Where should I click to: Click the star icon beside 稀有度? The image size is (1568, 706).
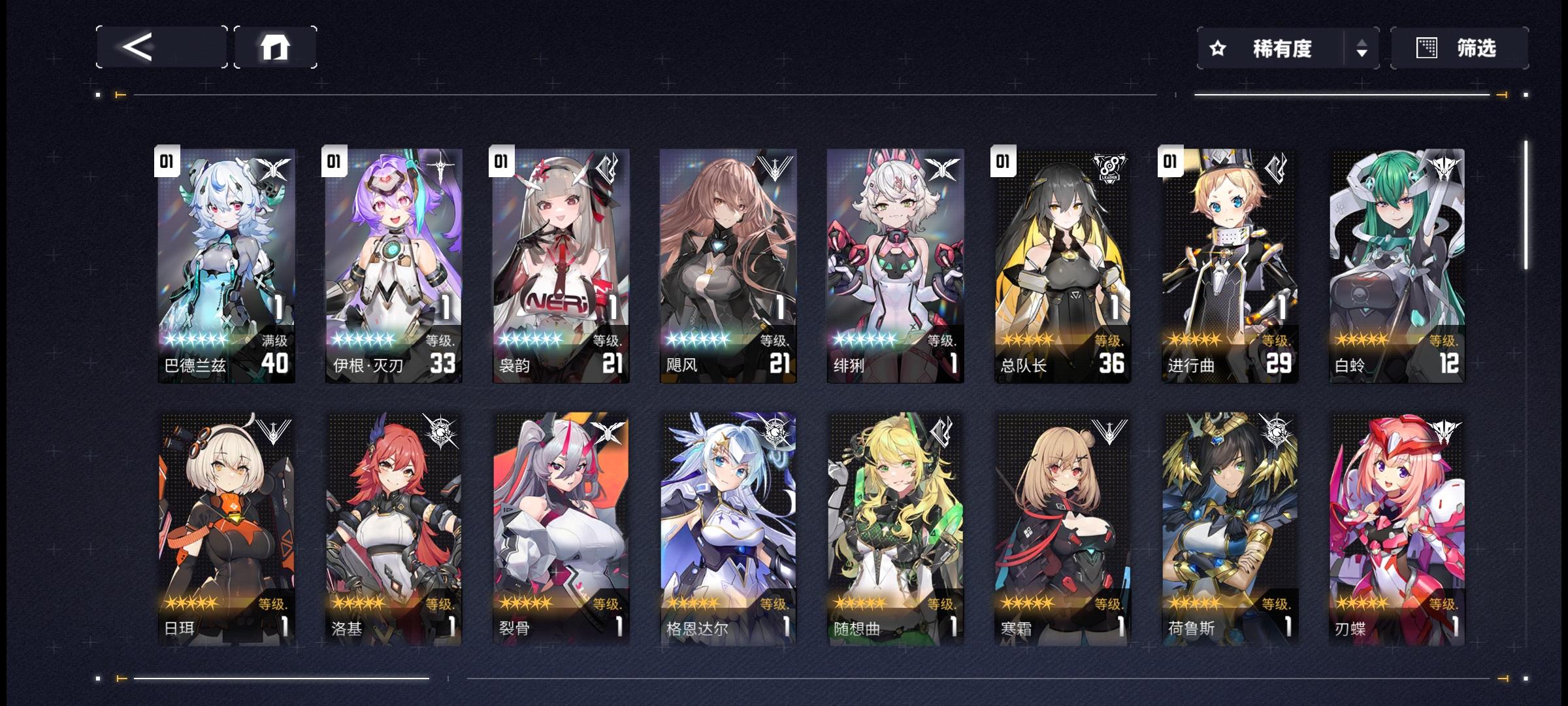point(1217,48)
